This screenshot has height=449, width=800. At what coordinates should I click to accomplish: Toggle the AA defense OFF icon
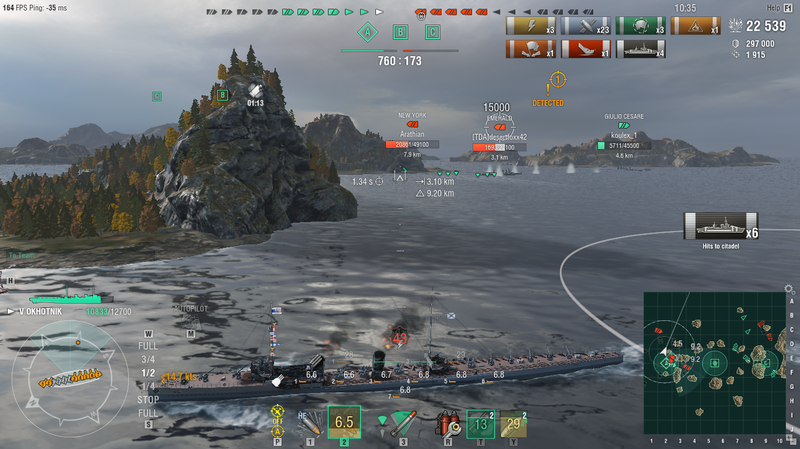tap(277, 422)
